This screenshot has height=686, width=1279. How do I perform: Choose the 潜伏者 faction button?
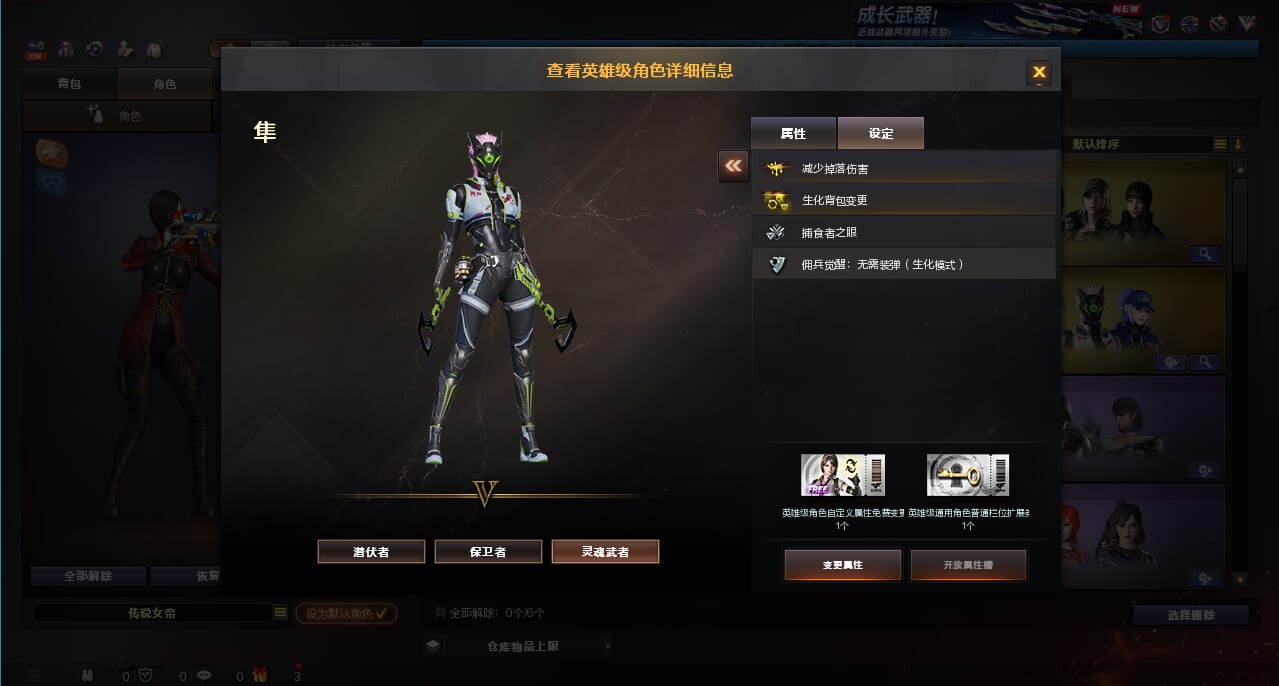click(x=371, y=551)
